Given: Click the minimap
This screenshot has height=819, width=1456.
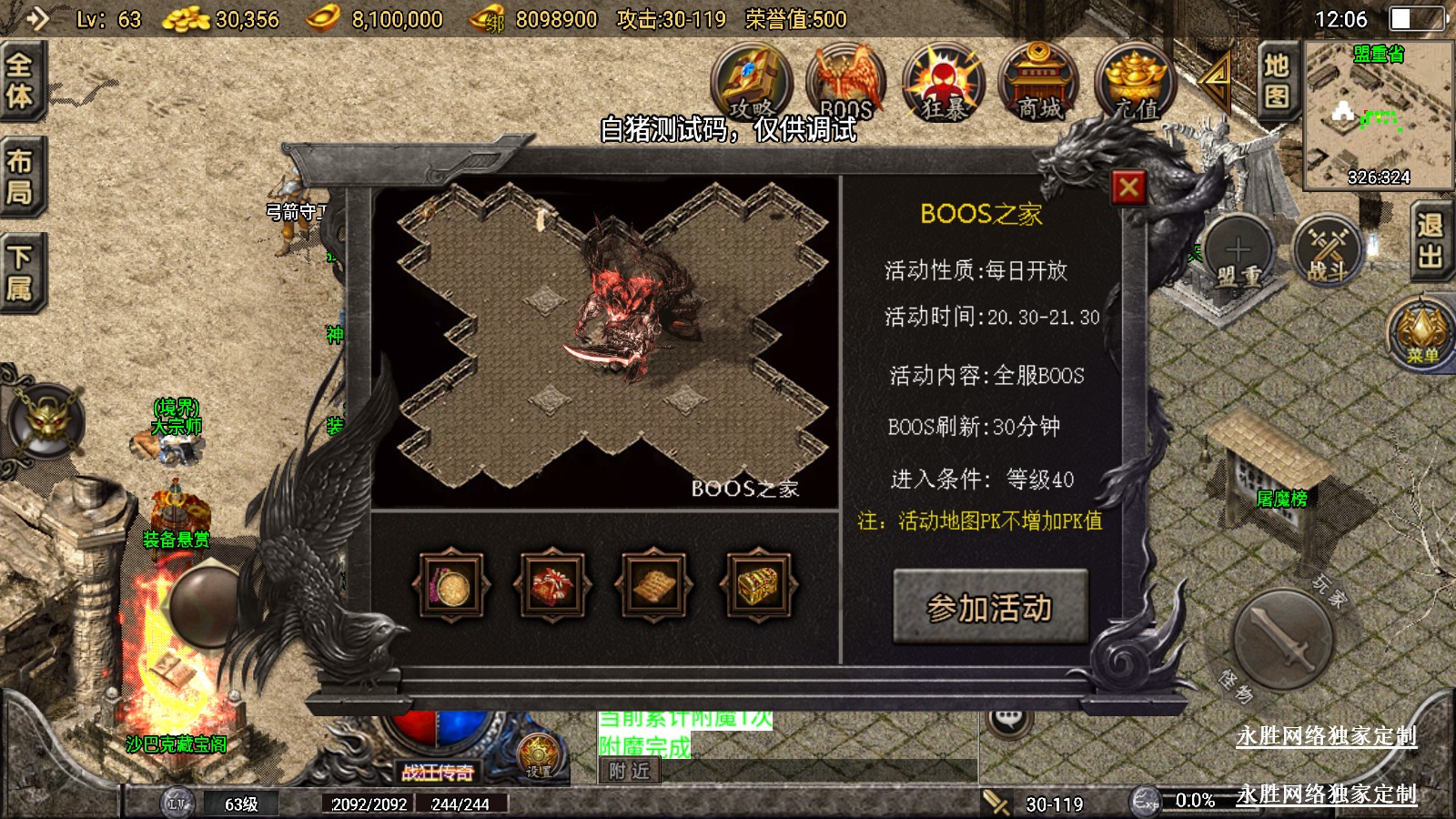Looking at the screenshot, I should [x=1378, y=116].
